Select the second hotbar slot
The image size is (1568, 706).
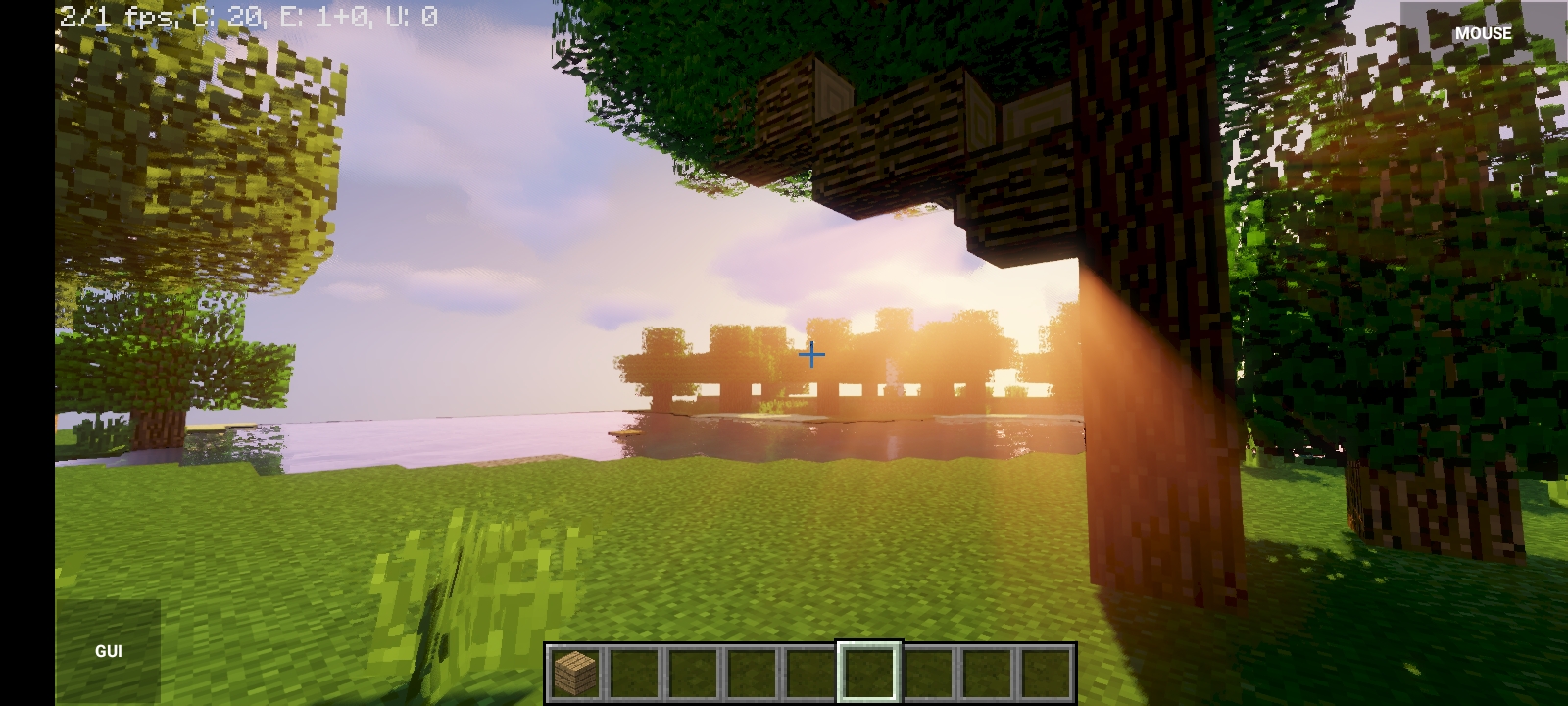point(632,670)
